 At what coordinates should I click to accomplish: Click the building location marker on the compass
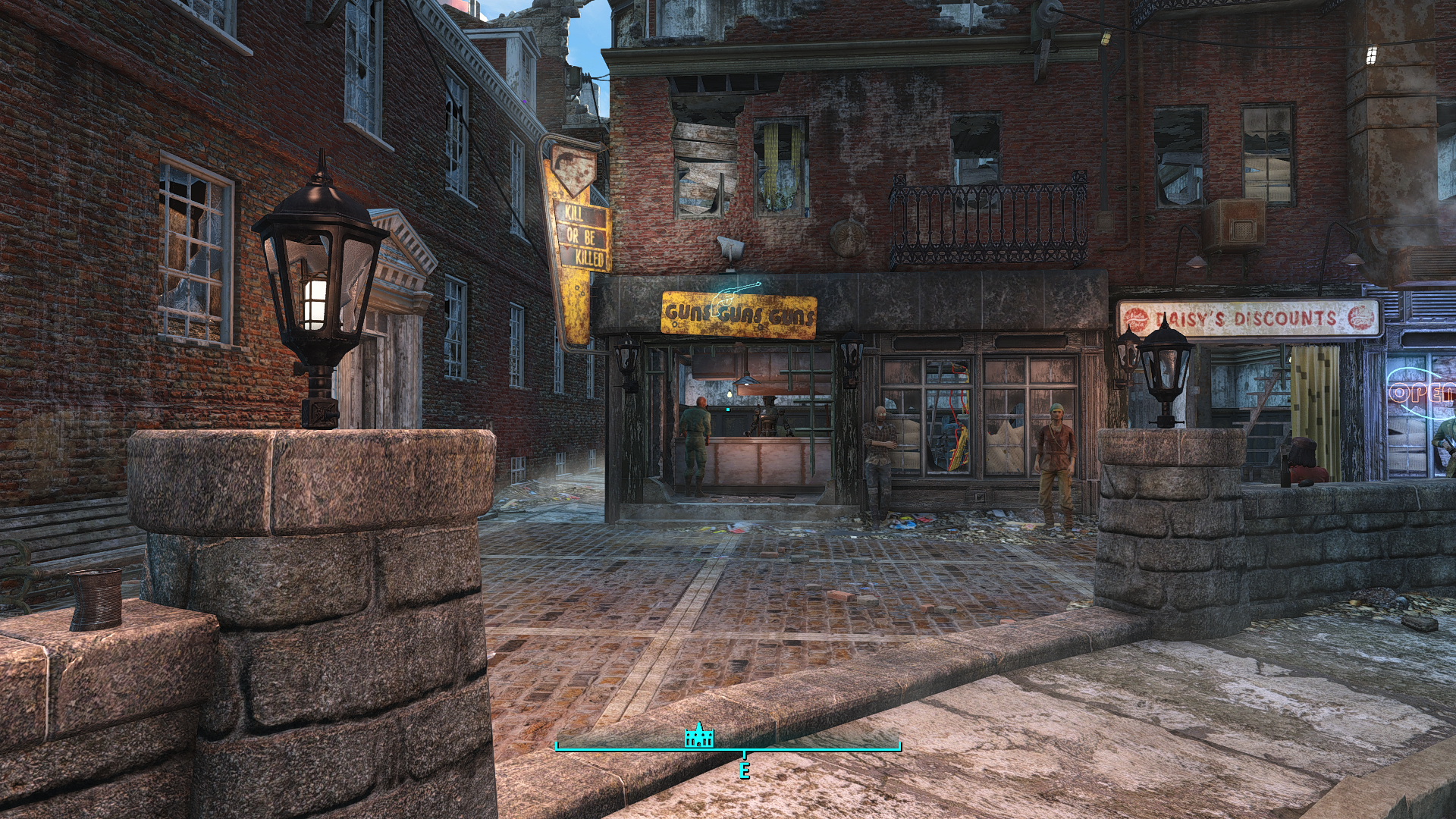point(698,736)
